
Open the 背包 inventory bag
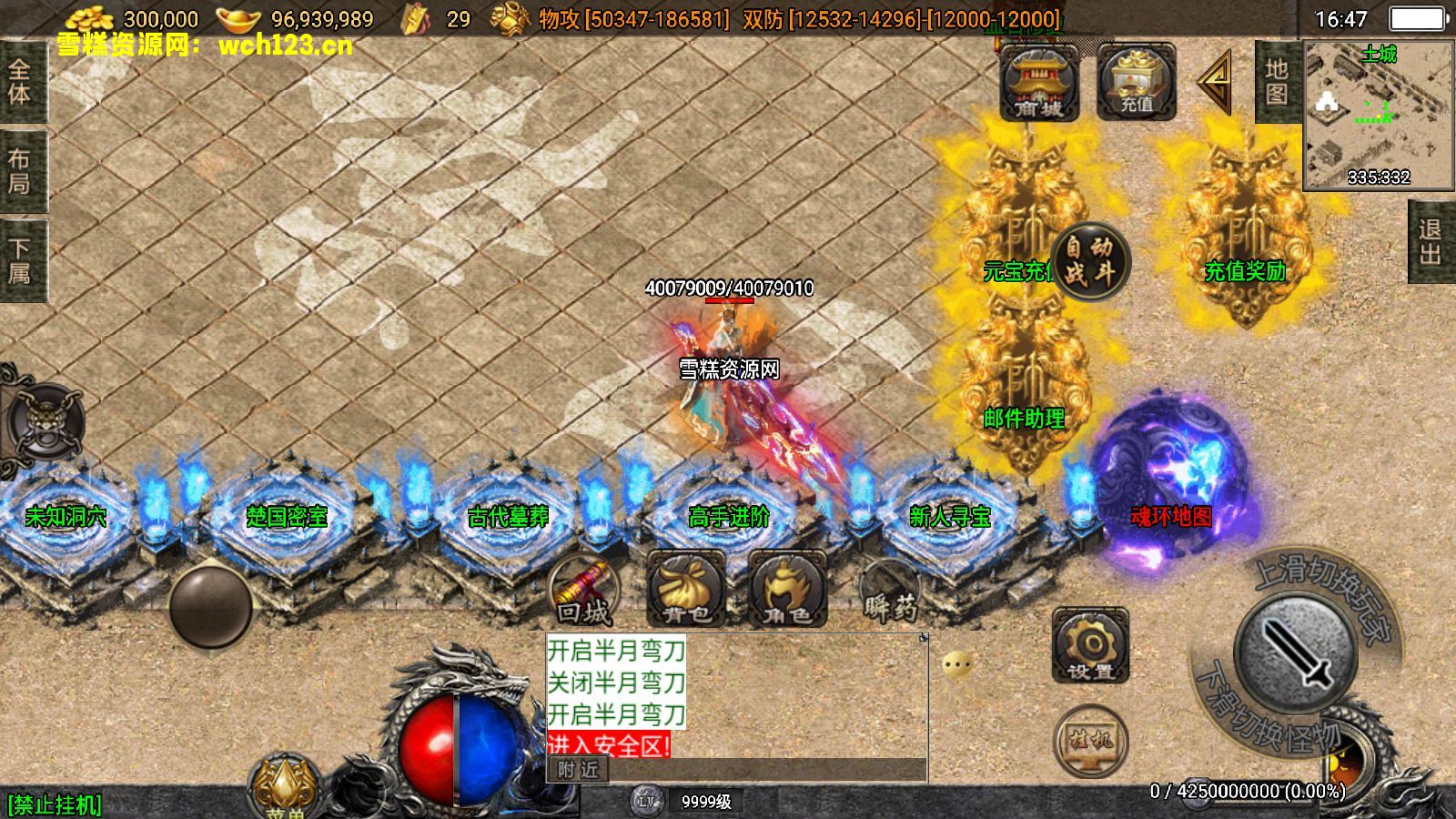point(686,591)
